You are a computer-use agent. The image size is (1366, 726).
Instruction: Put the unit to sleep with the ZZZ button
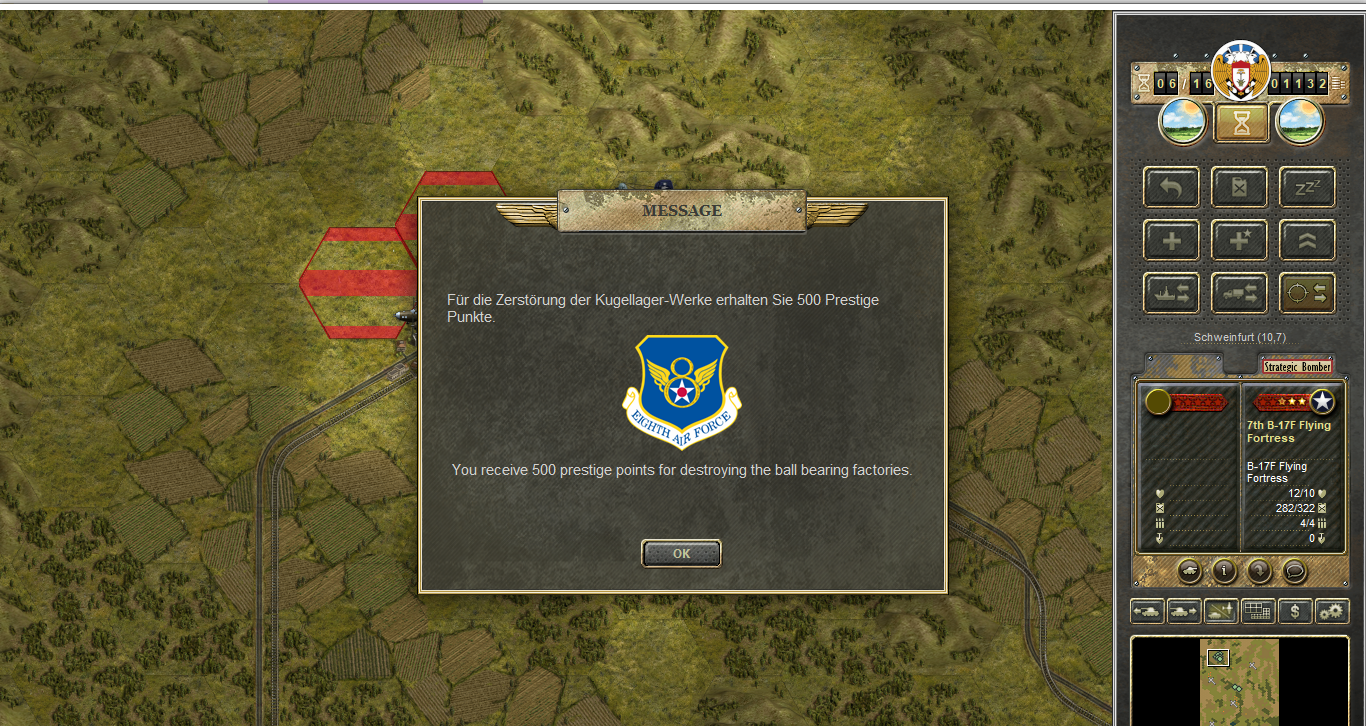coord(1308,187)
